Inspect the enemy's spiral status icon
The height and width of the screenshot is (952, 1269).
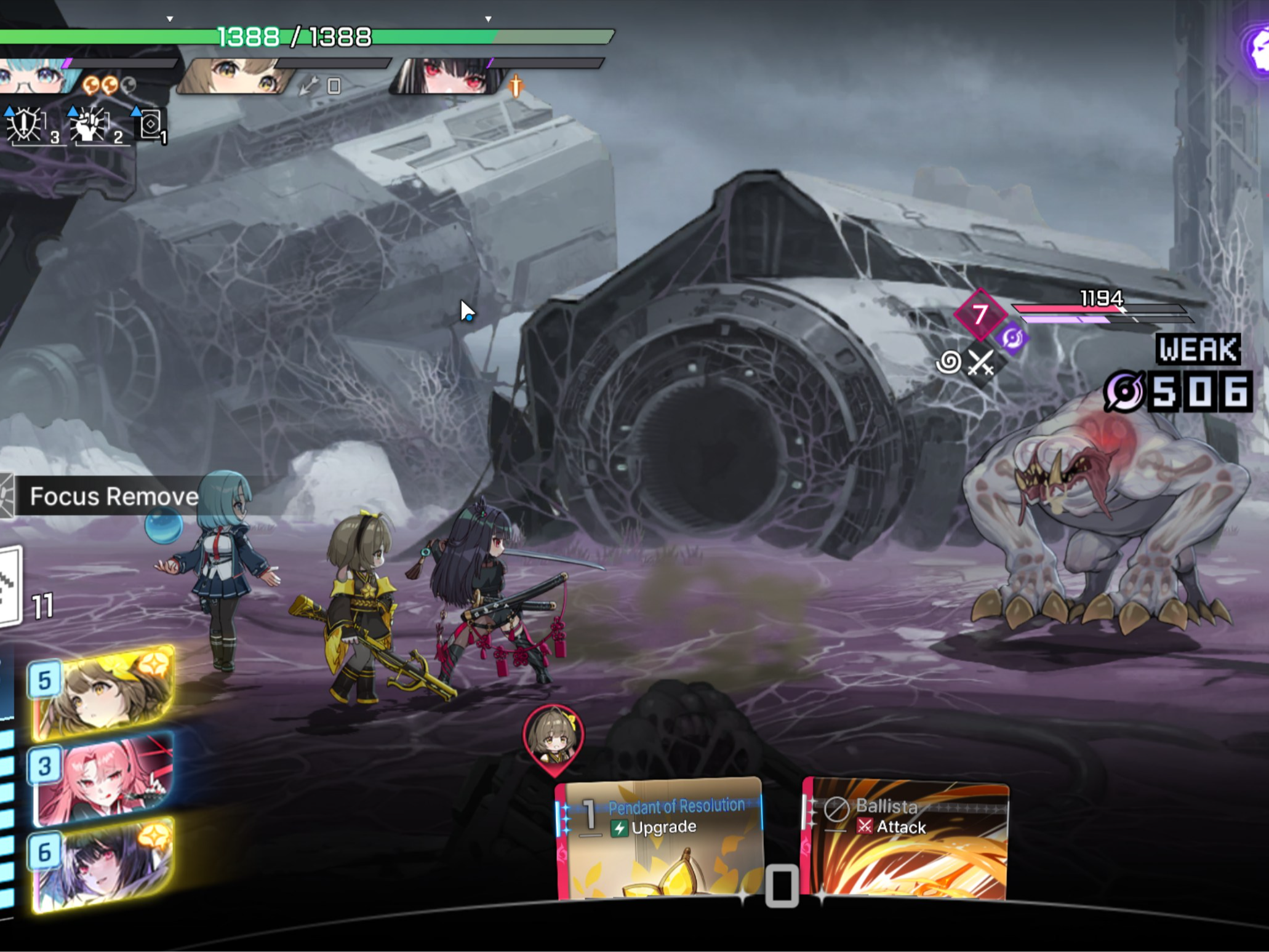[948, 362]
